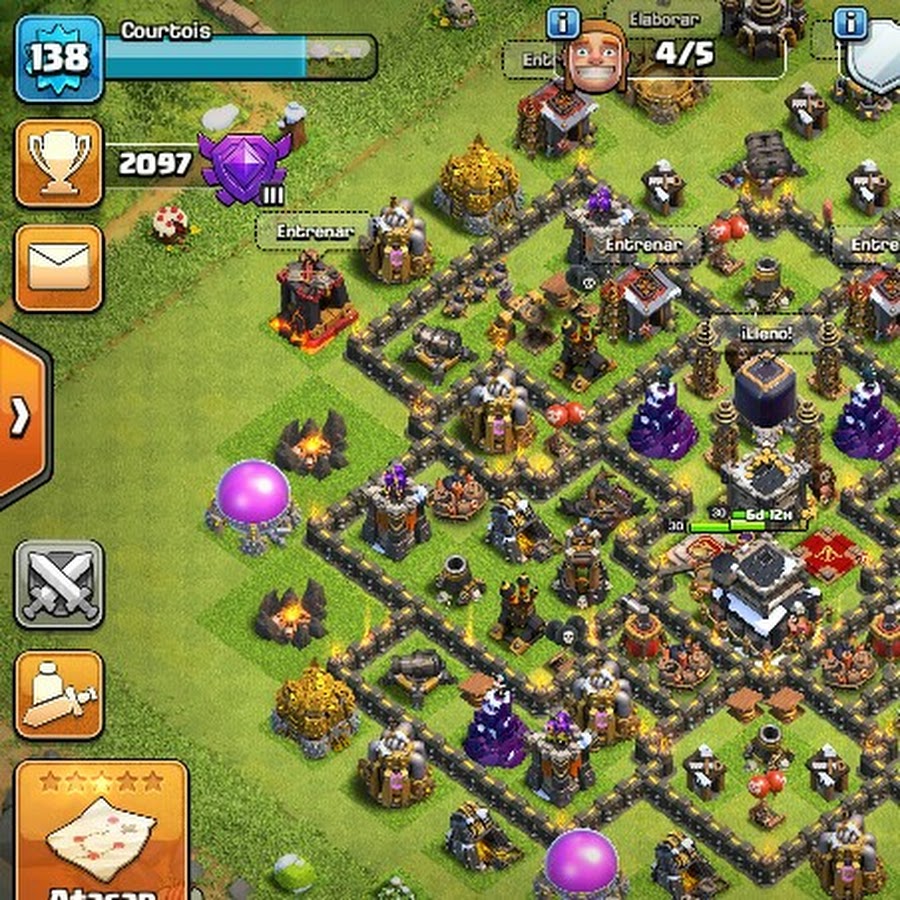Open the crossed swords clan war button
The image size is (900, 900).
click(x=59, y=584)
